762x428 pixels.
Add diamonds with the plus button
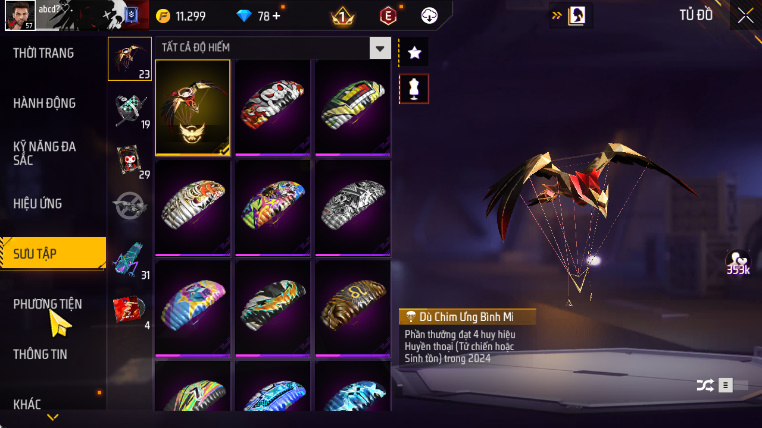[276, 16]
